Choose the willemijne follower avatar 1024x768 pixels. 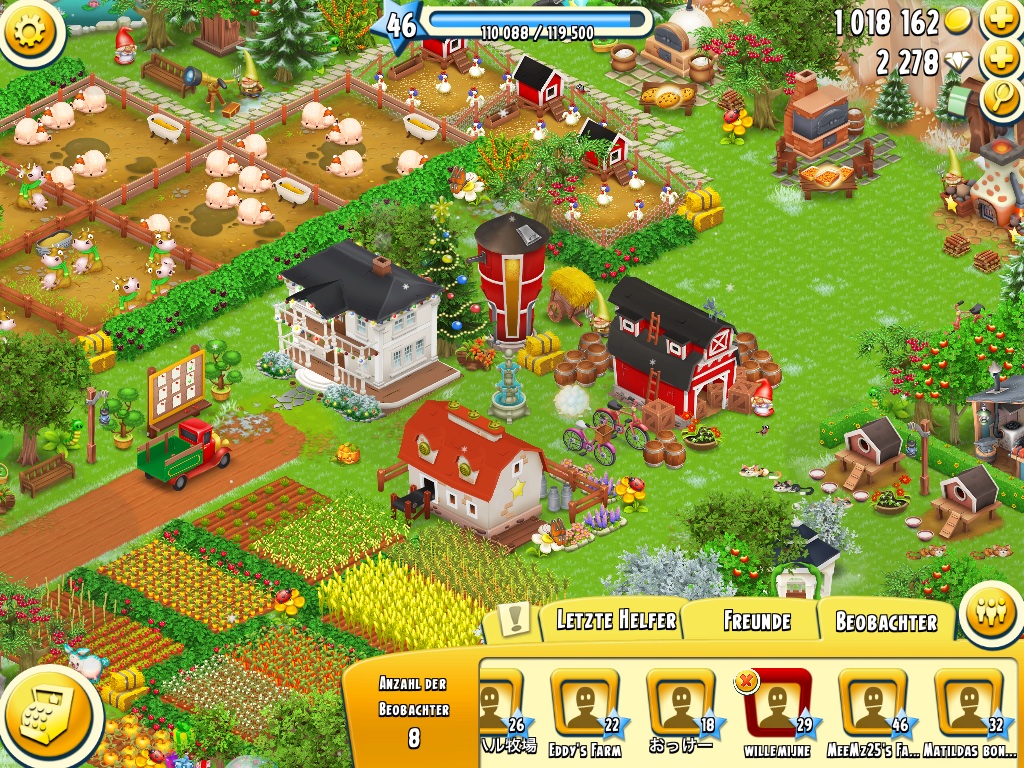click(776, 704)
